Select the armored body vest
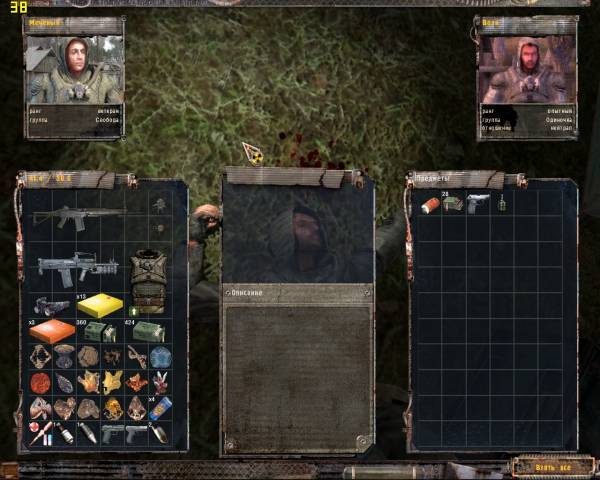The width and height of the screenshot is (600, 480). point(147,280)
